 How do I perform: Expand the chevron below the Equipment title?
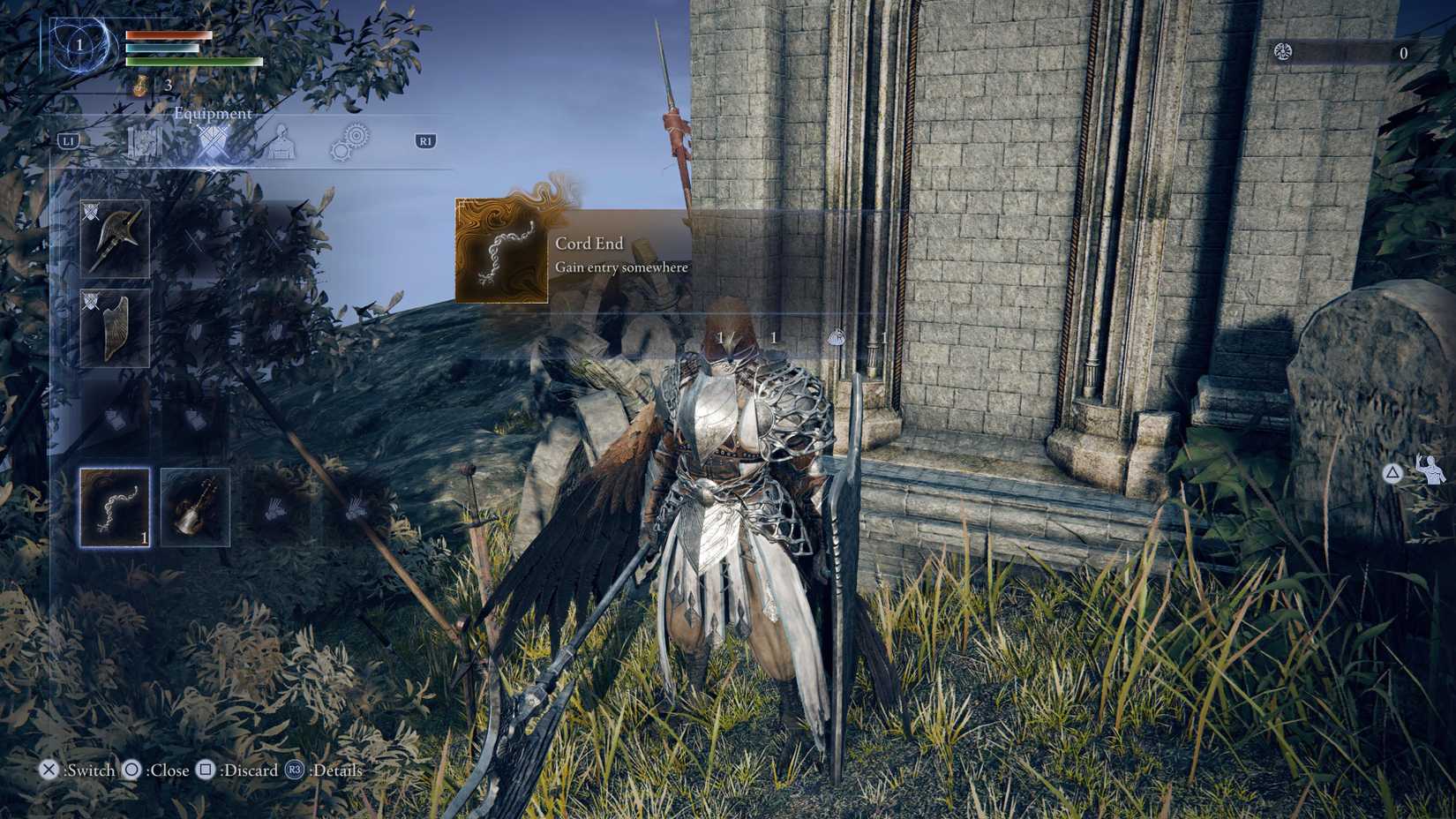(214, 170)
